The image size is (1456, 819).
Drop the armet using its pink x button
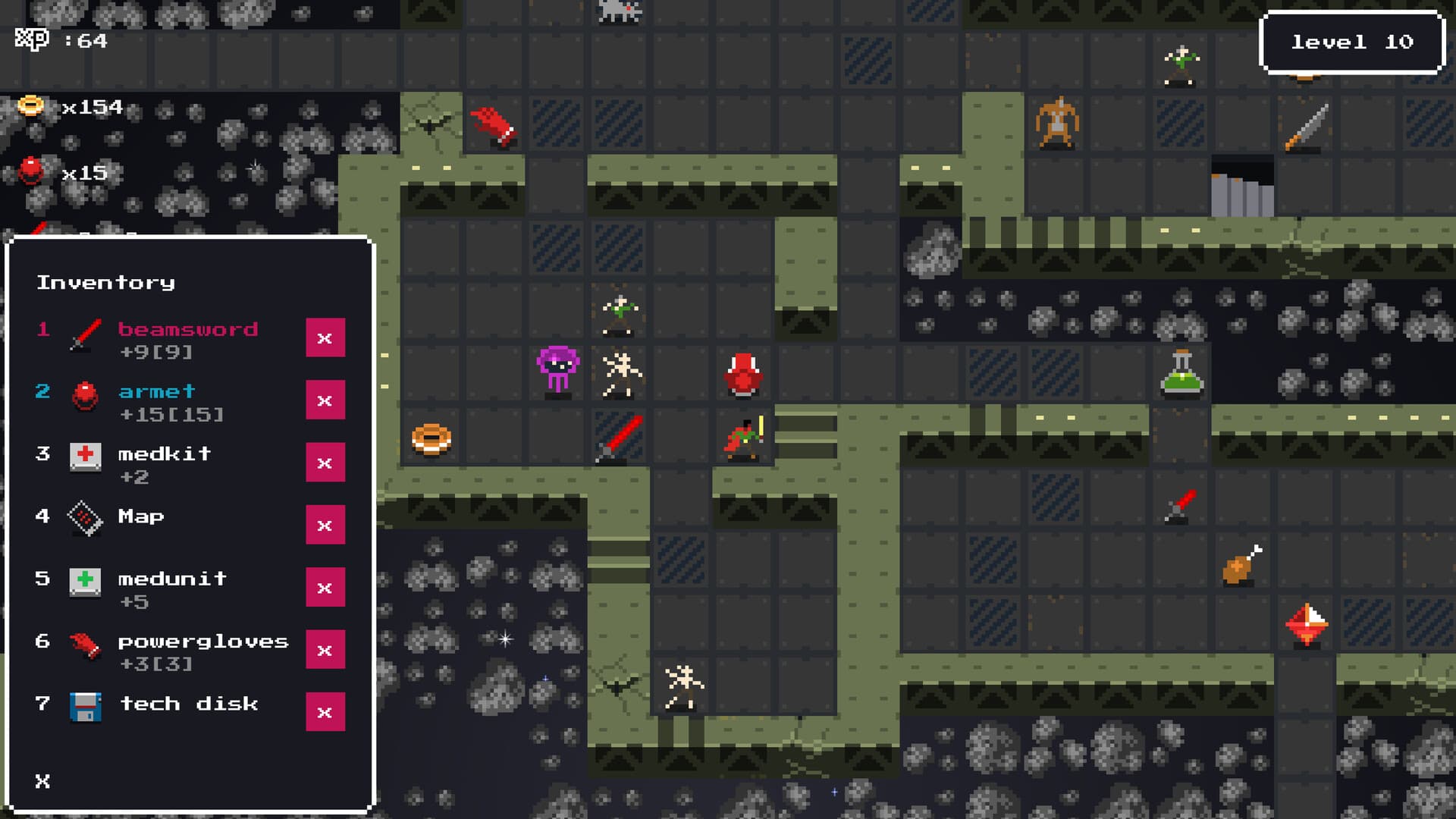[325, 400]
